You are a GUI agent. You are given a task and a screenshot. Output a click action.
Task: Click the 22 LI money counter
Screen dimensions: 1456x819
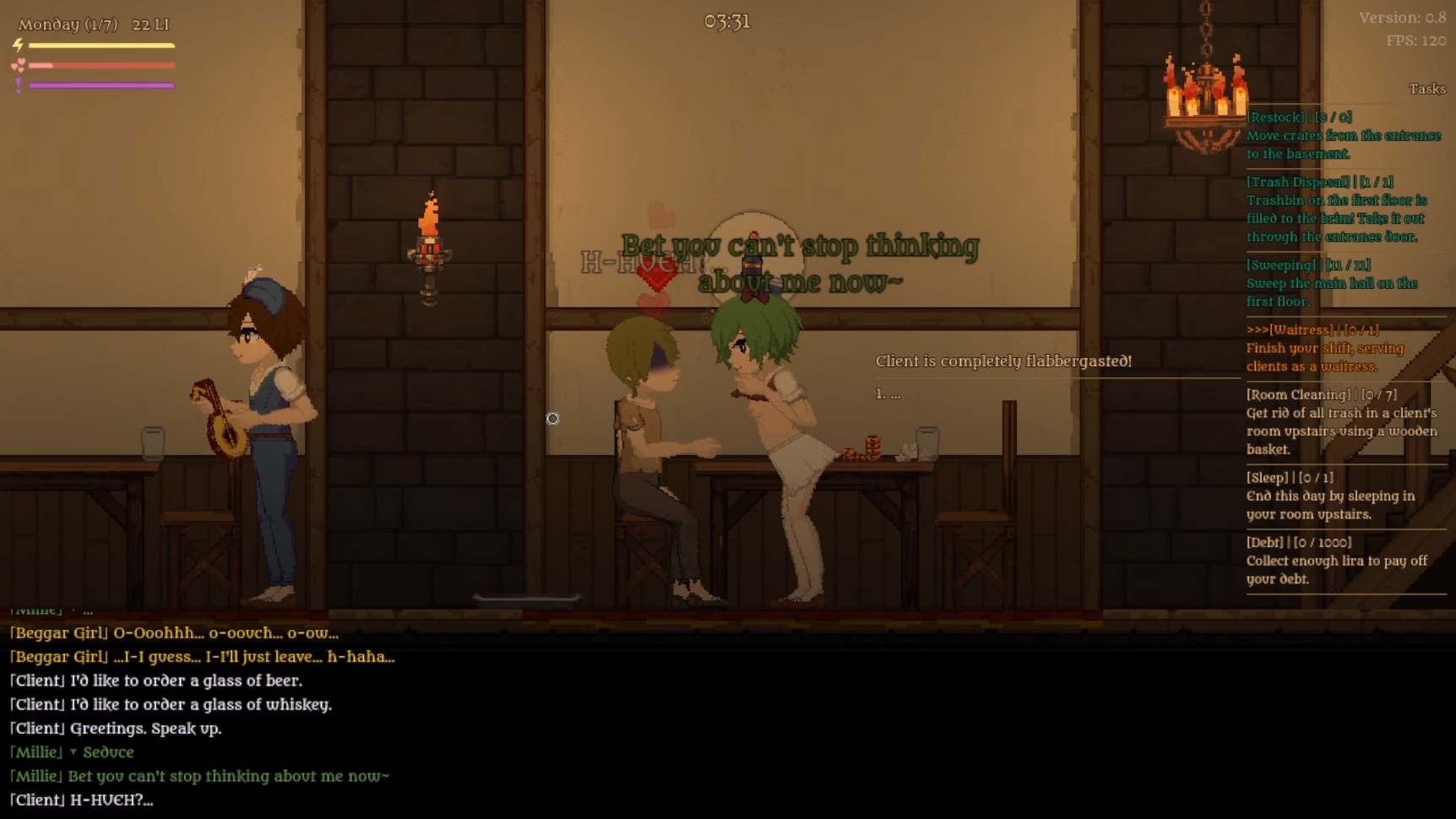[x=149, y=24]
